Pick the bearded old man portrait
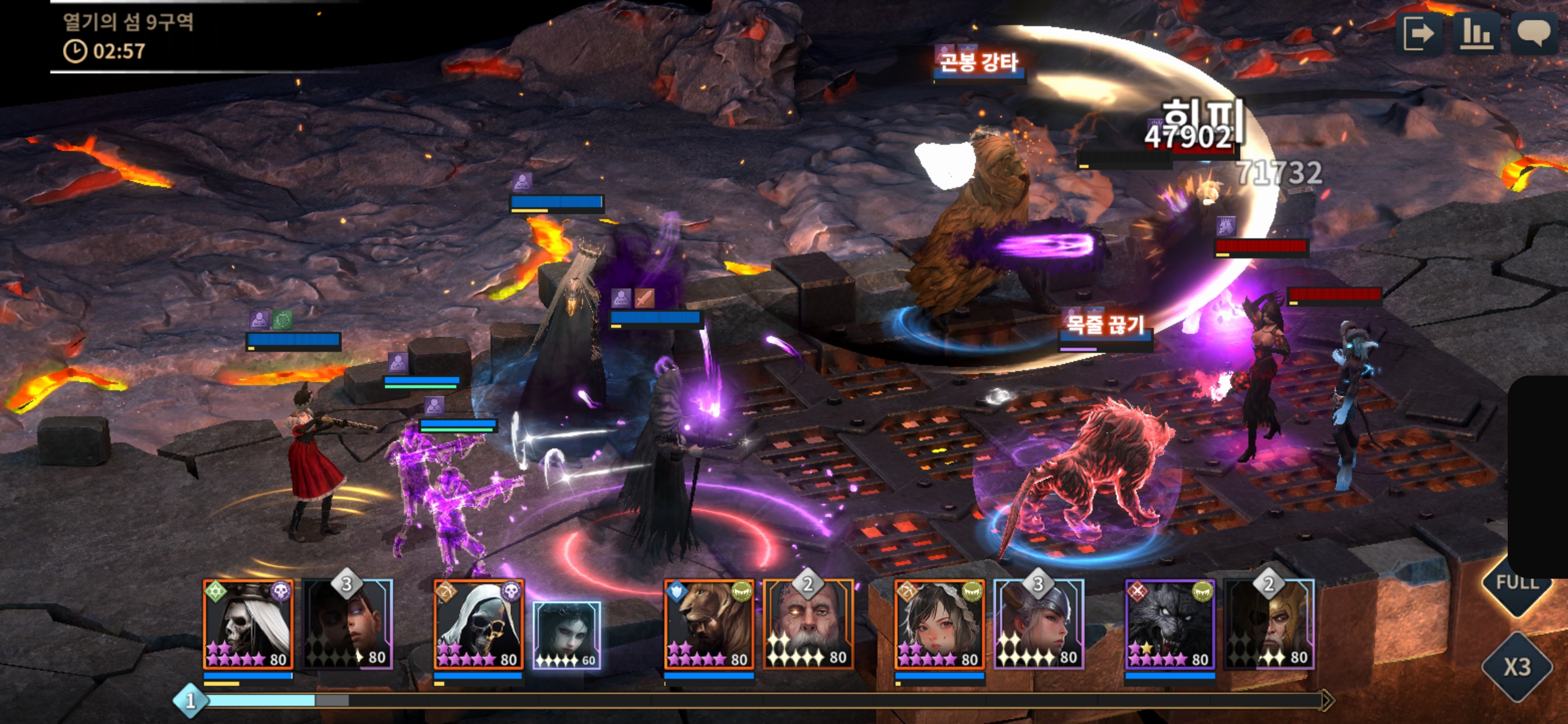Screen dimensions: 1568x724 tap(808, 625)
